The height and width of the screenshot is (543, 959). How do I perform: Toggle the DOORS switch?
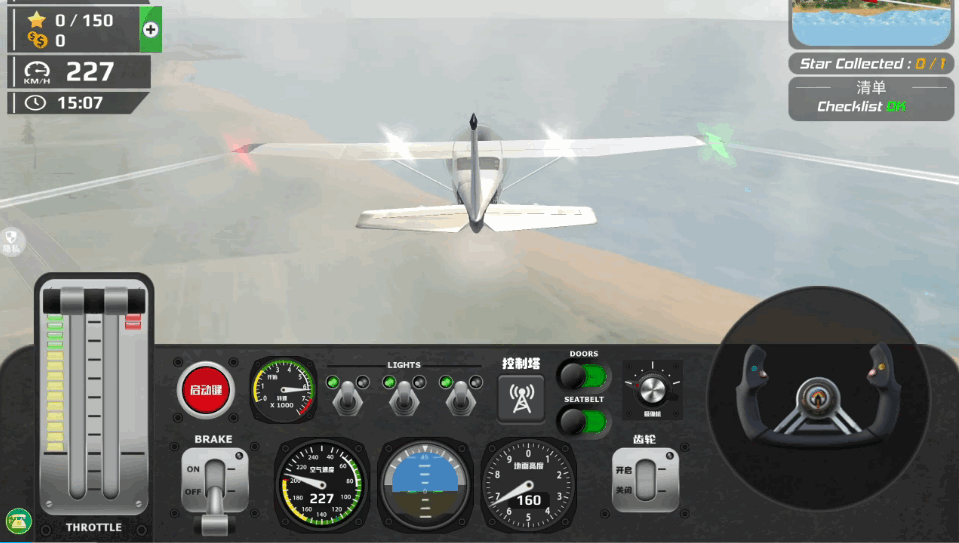click(582, 376)
